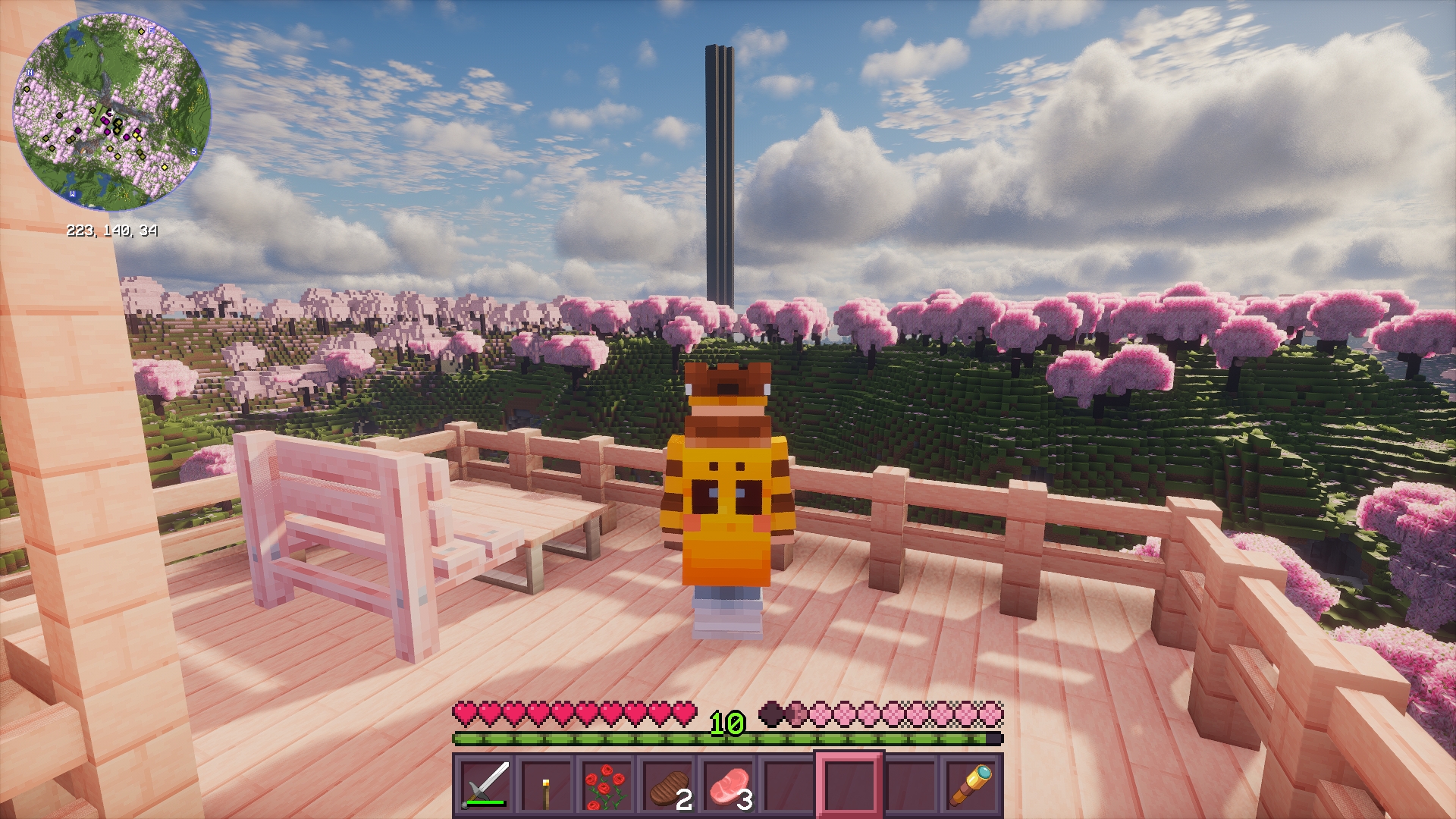Click the E direction marker on the minimap
The width and height of the screenshot is (1456, 819).
tap(150, 30)
